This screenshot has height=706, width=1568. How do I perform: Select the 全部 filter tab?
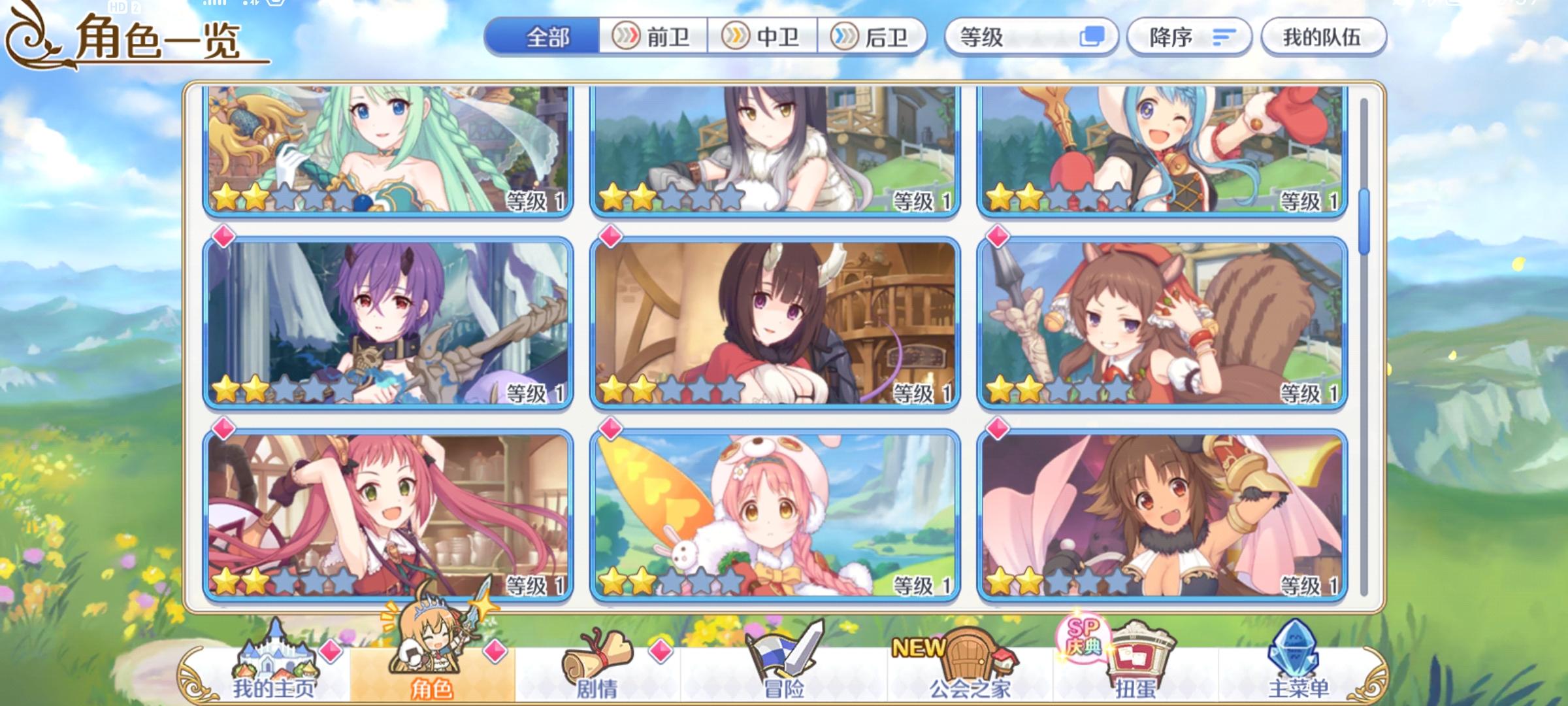click(549, 37)
